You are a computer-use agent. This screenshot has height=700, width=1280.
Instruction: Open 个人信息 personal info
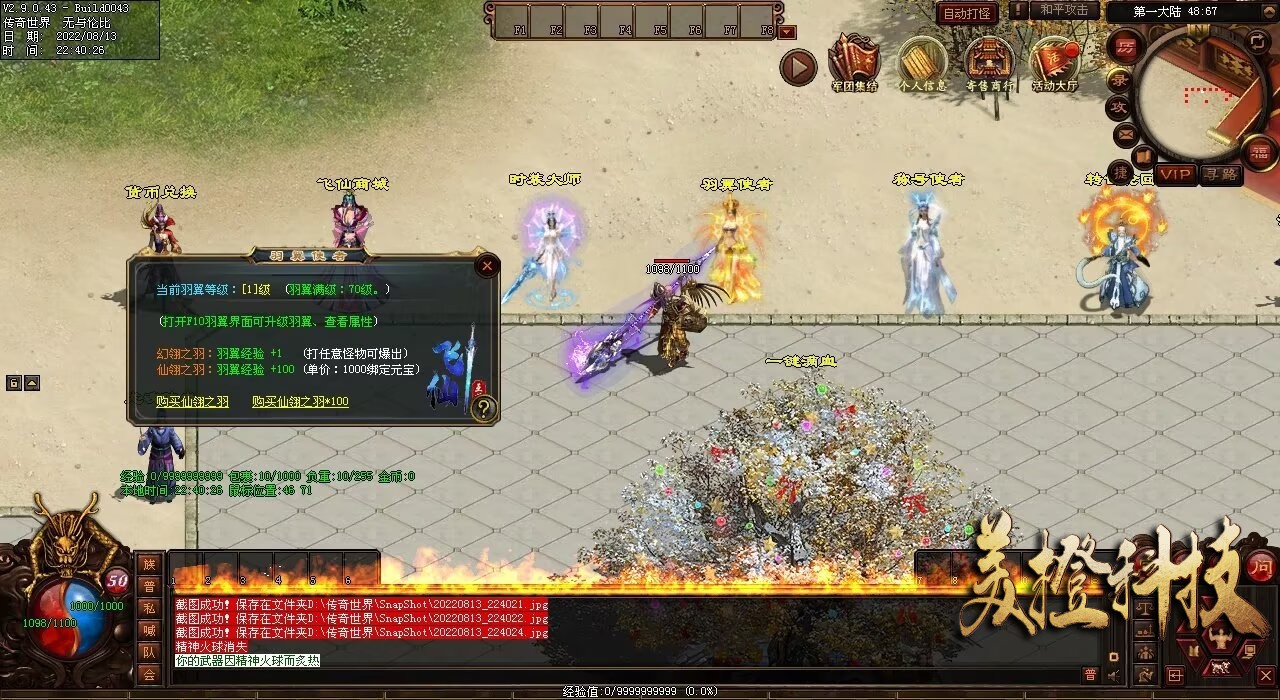tap(922, 63)
